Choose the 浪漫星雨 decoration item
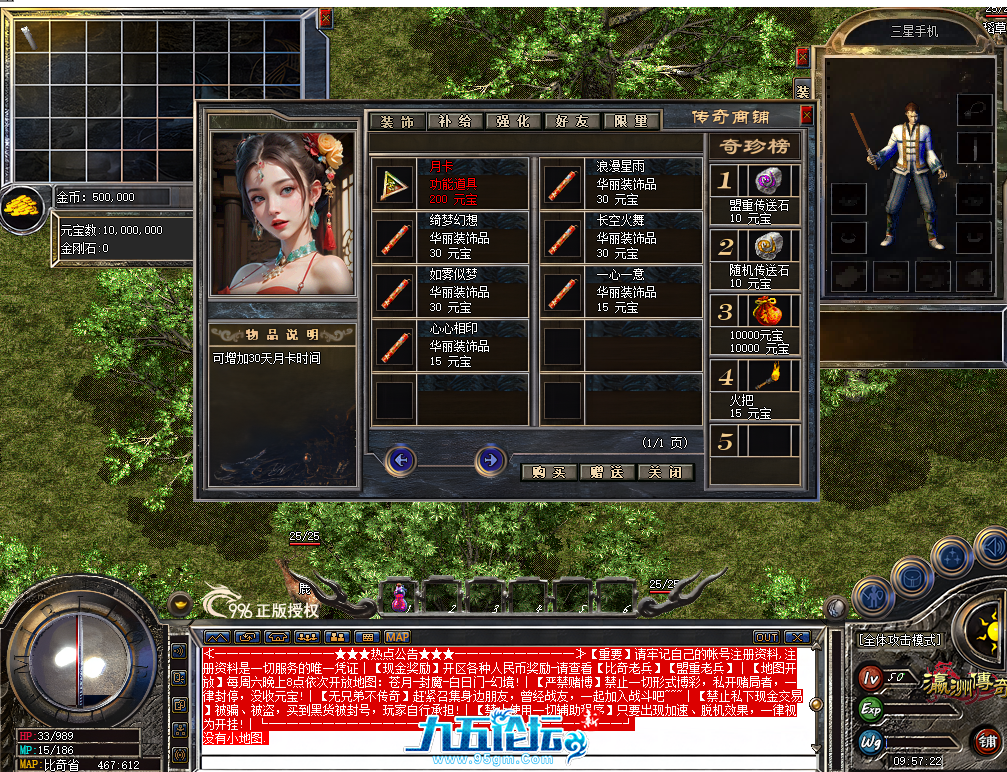The width and height of the screenshot is (1007, 772). (x=620, y=183)
